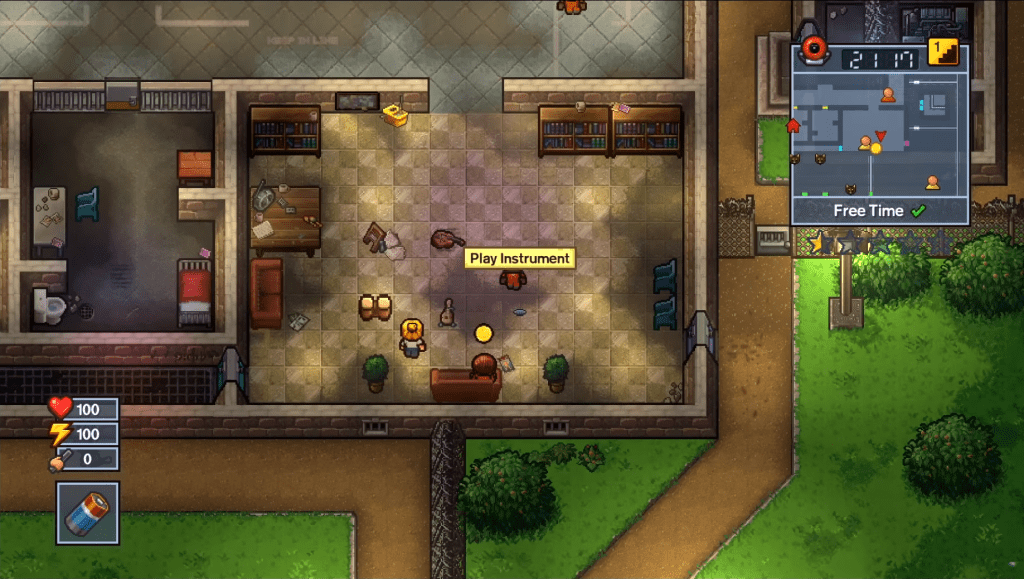
Task: Choose the Play Instrument prompt
Action: 520,258
